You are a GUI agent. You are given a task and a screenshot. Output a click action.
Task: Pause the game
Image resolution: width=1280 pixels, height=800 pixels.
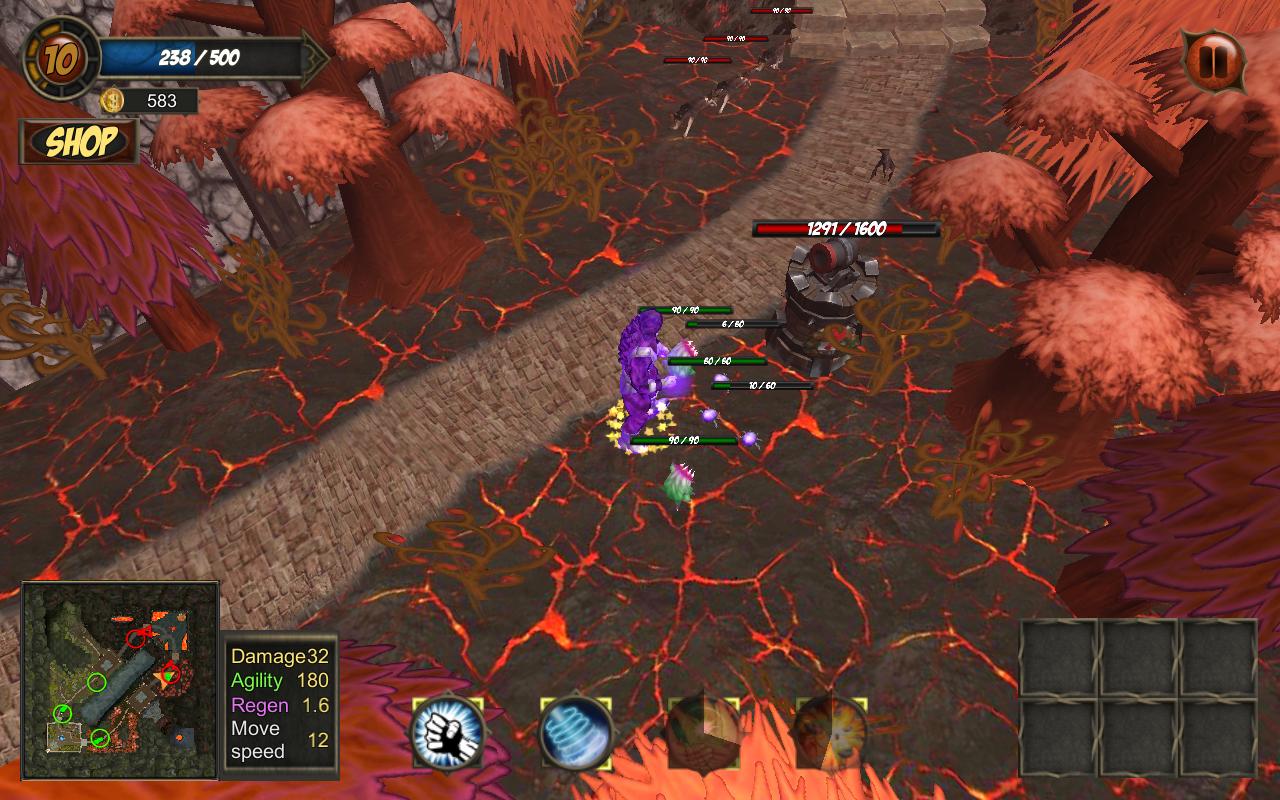(1215, 61)
